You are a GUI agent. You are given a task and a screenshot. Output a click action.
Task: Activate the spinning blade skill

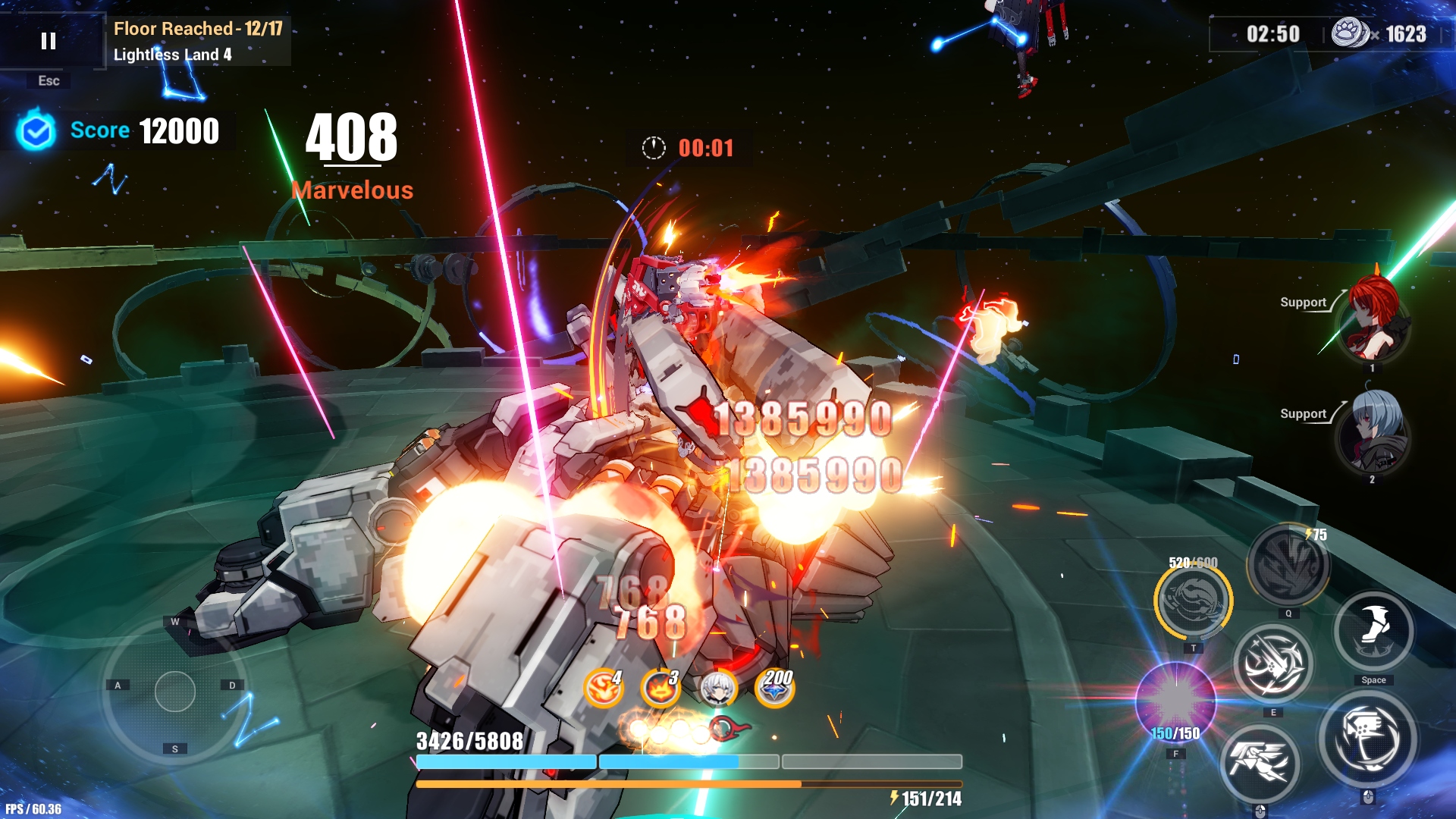point(1273,665)
